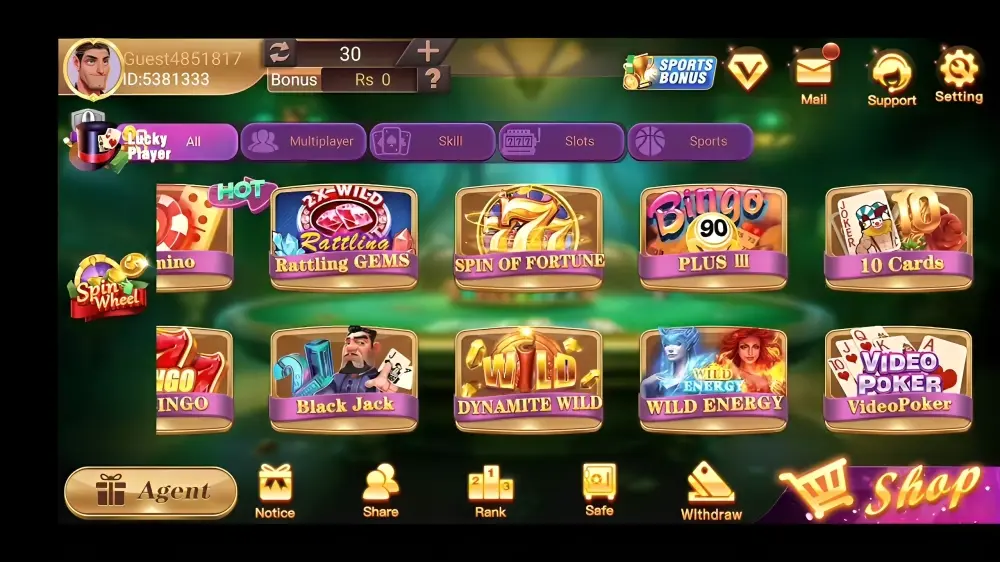
Task: Open the Dynamite Wild slot
Action: pyautogui.click(x=529, y=379)
